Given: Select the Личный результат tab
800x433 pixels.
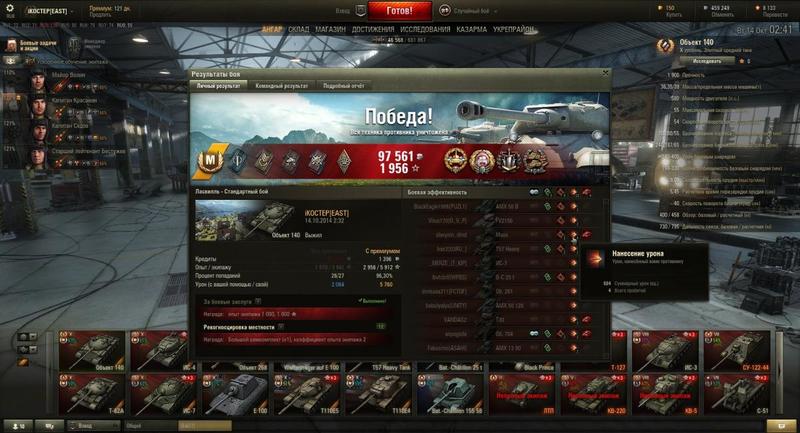Looking at the screenshot, I should 217,86.
